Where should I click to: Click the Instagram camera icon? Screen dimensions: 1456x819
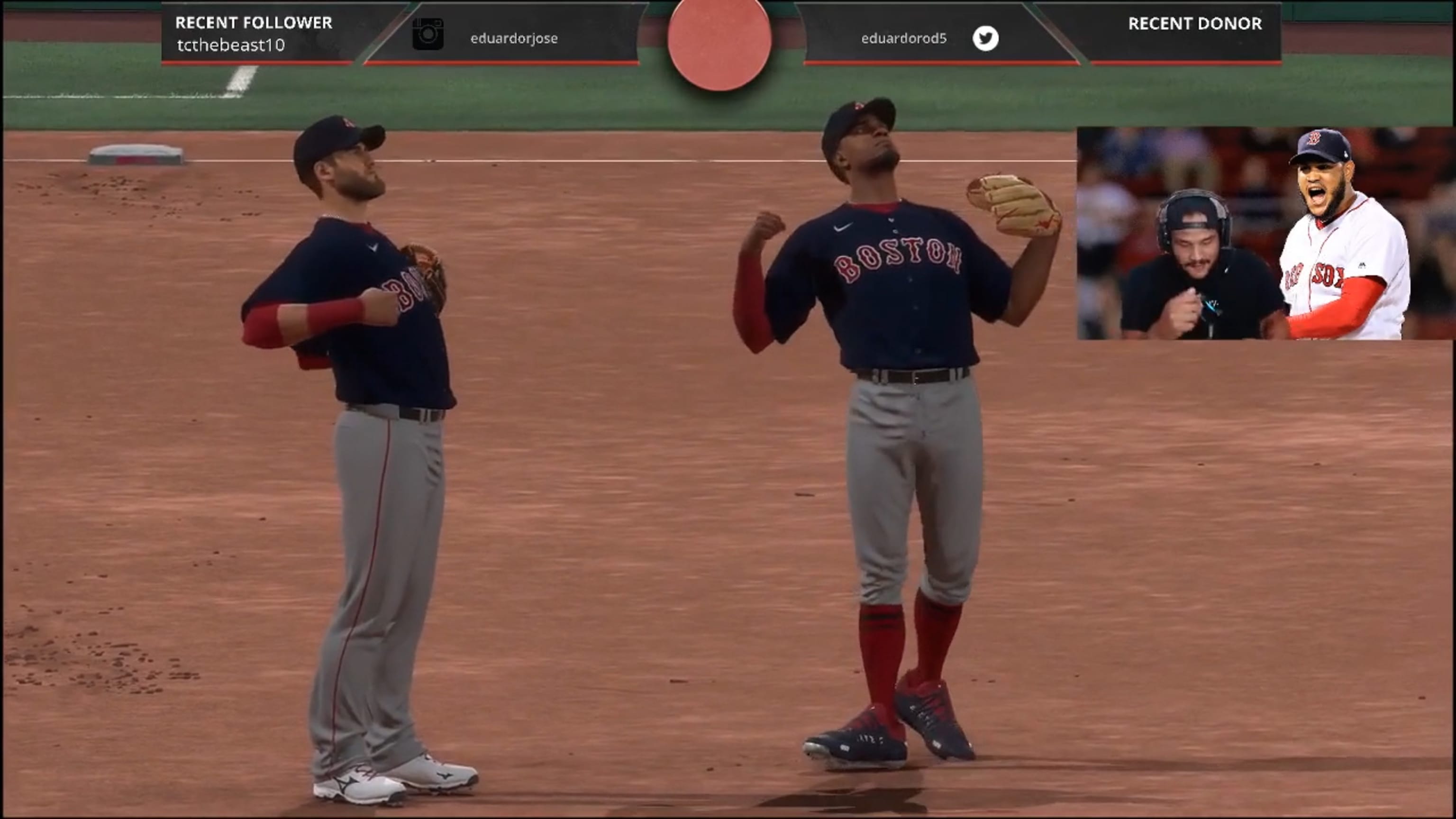tap(428, 35)
